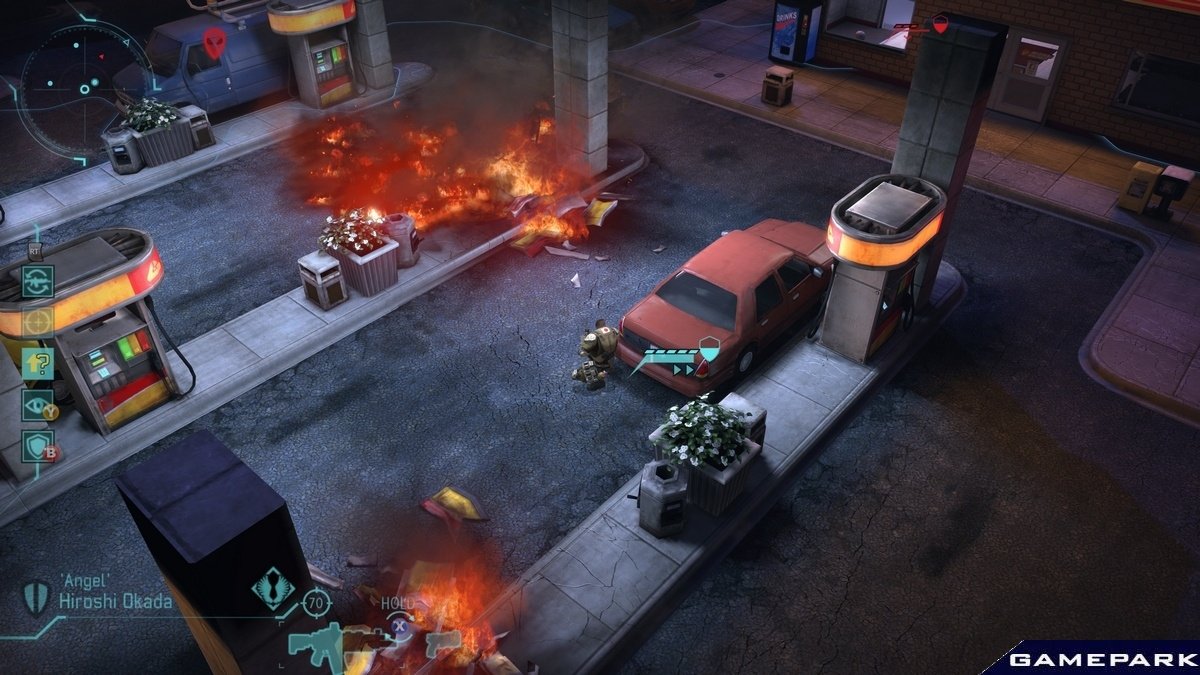
Task: Activate the crosshair fire weapon ability
Action: click(37, 322)
